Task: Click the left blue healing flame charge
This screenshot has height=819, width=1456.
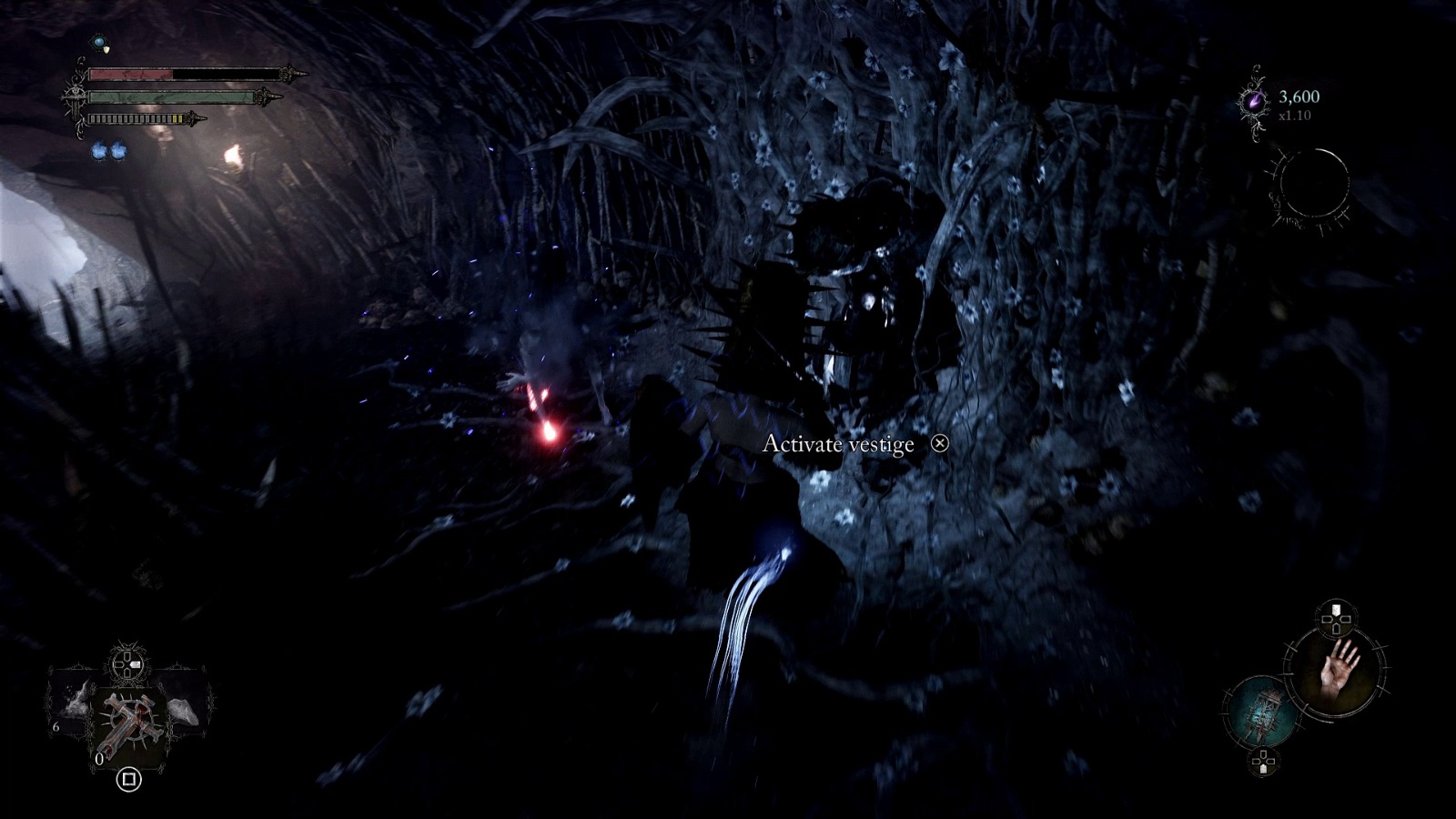Action: 99,151
